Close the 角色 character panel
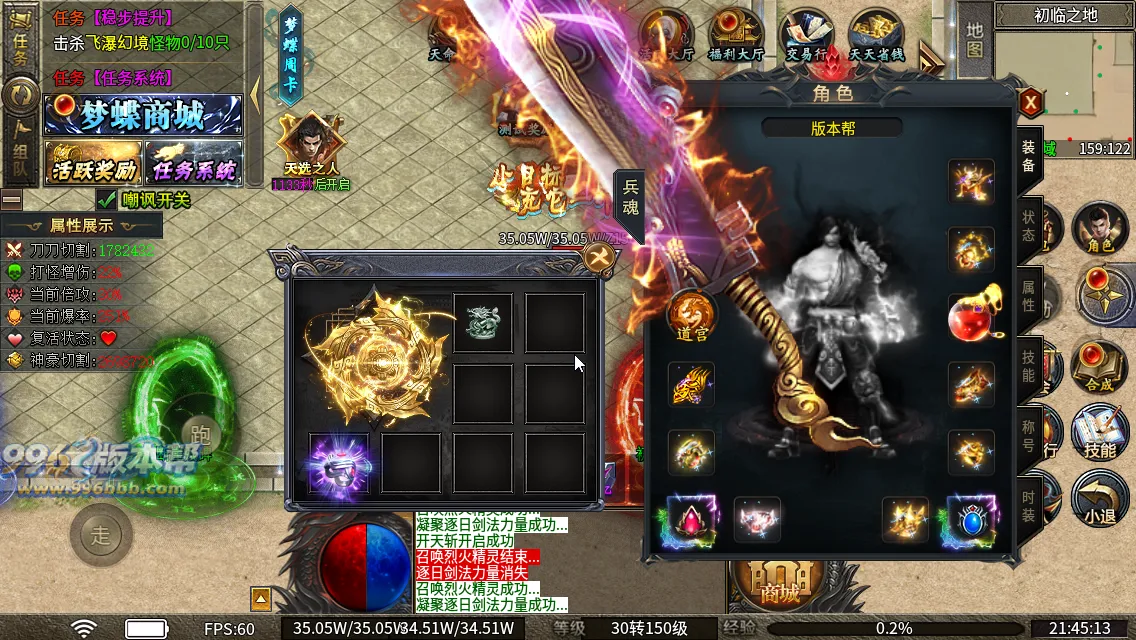 pyautogui.click(x=1031, y=102)
